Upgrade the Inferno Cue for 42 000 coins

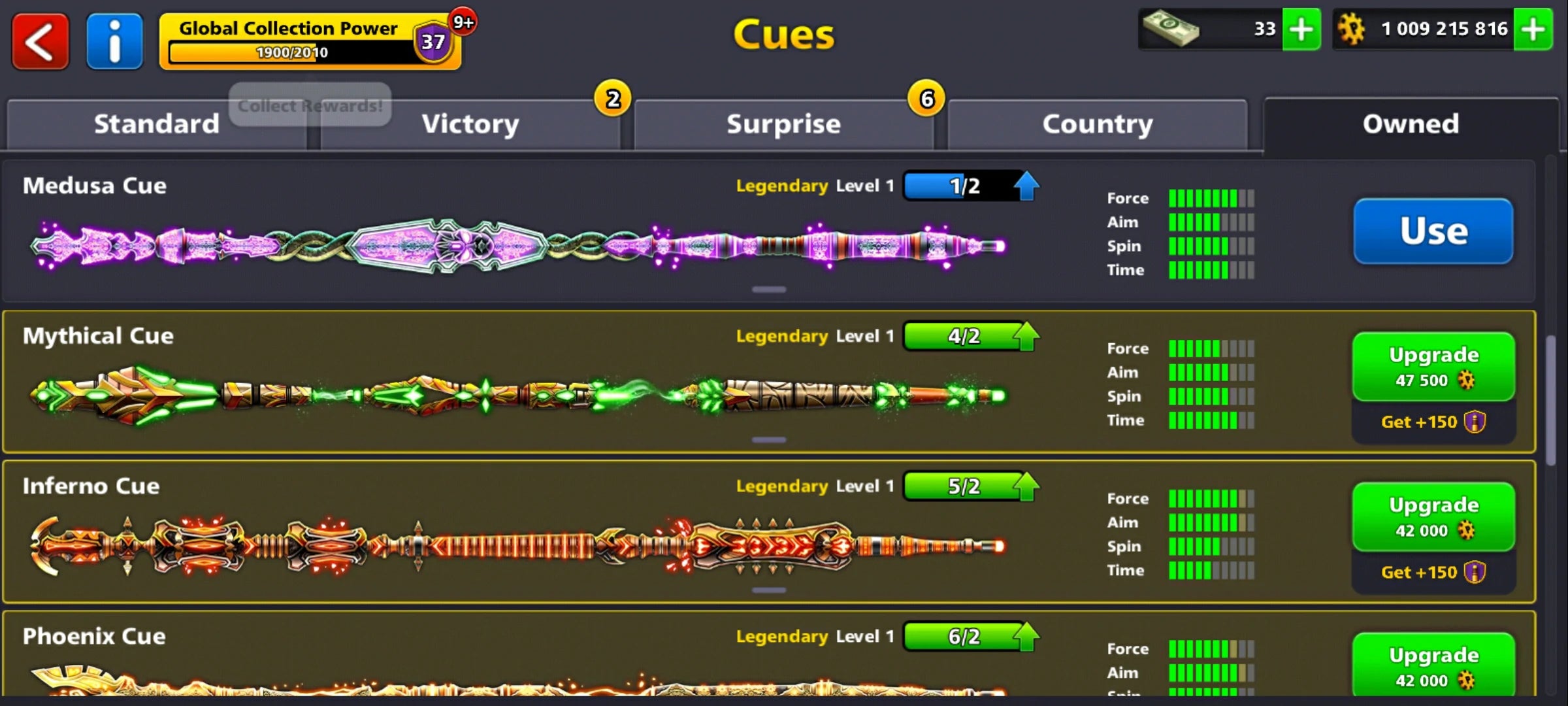1433,516
